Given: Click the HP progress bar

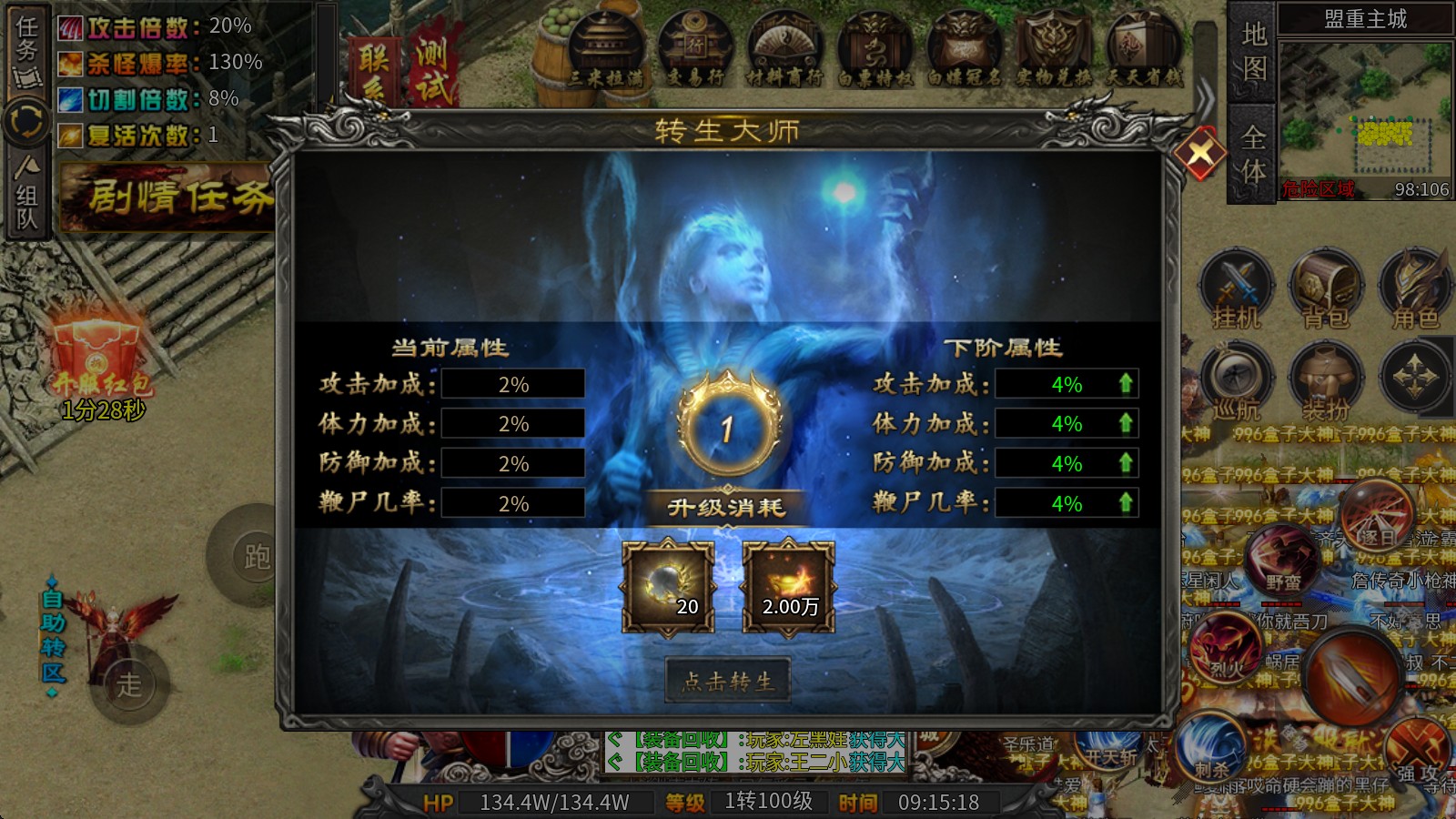Looking at the screenshot, I should [555, 804].
